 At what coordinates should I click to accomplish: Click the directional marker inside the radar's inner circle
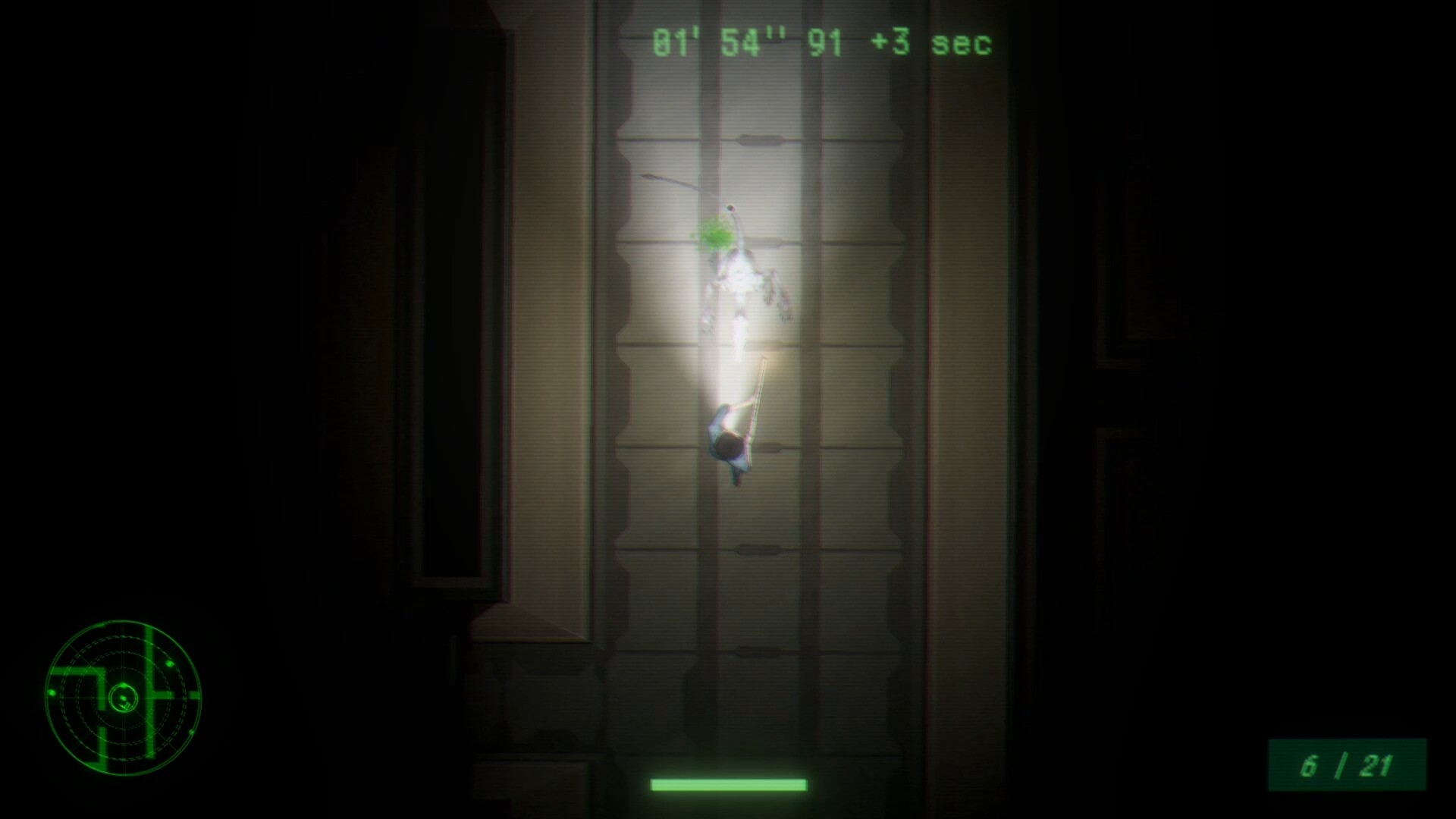[x=125, y=705]
